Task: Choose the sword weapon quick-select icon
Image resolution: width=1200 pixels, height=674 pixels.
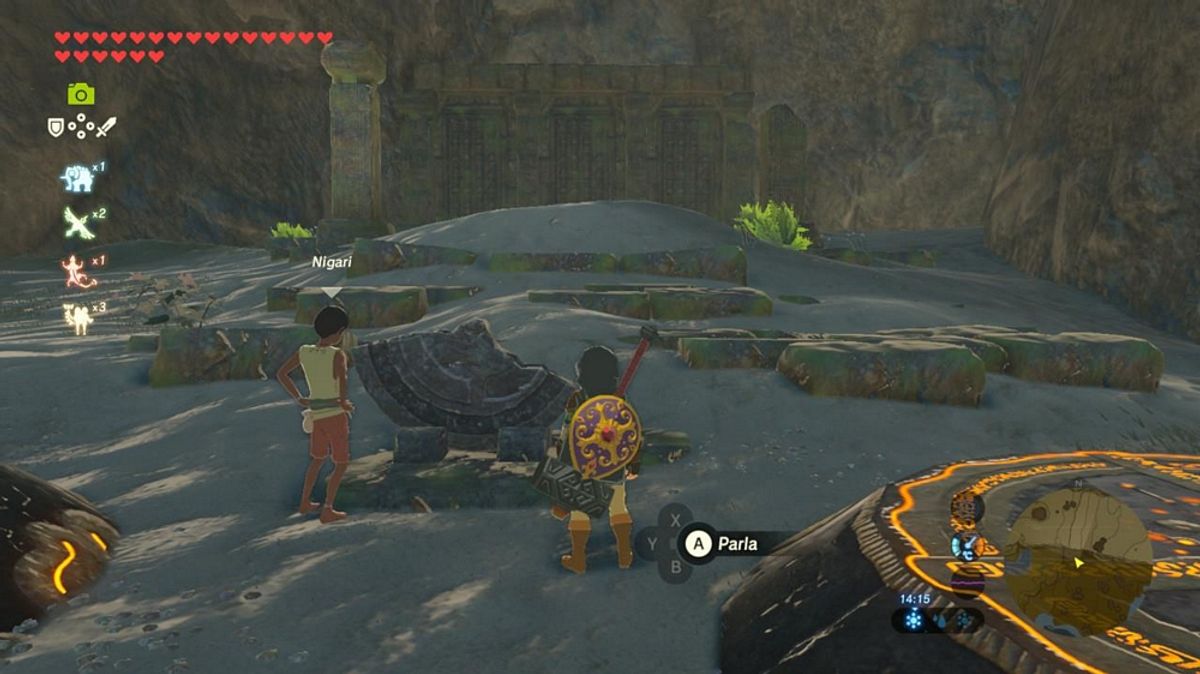Action: 106,127
